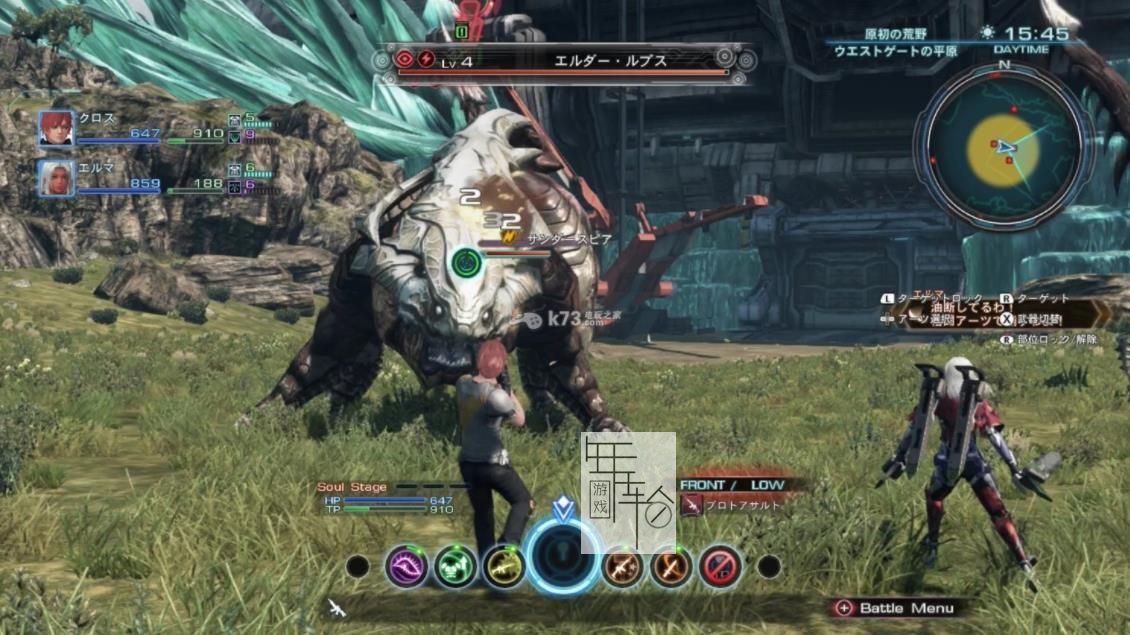
Task: Use the orange blade slash art
Action: point(671,567)
